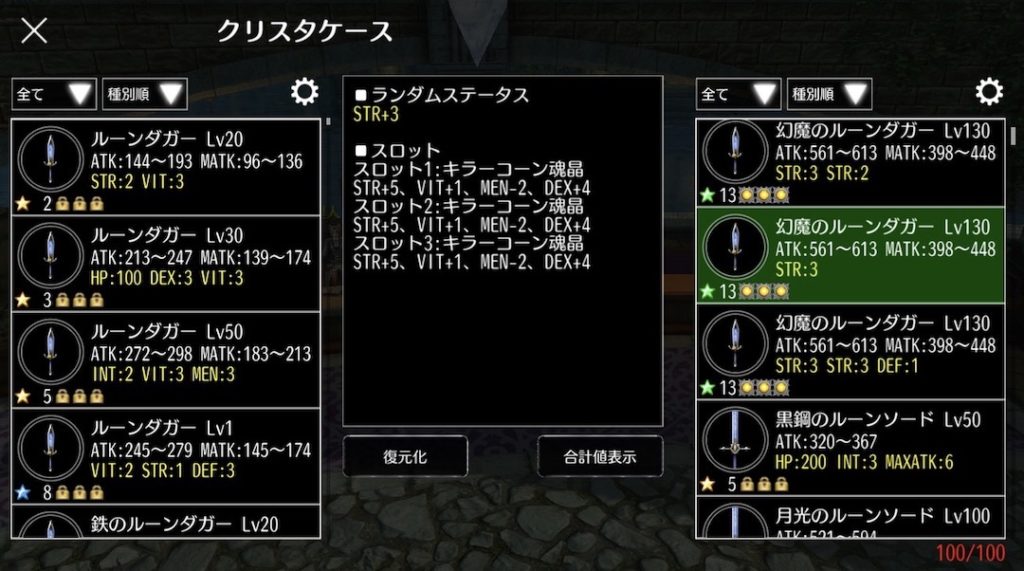Select 幻魔のルーンダガー with STR:3 STR:3 DEF:1

click(850, 351)
